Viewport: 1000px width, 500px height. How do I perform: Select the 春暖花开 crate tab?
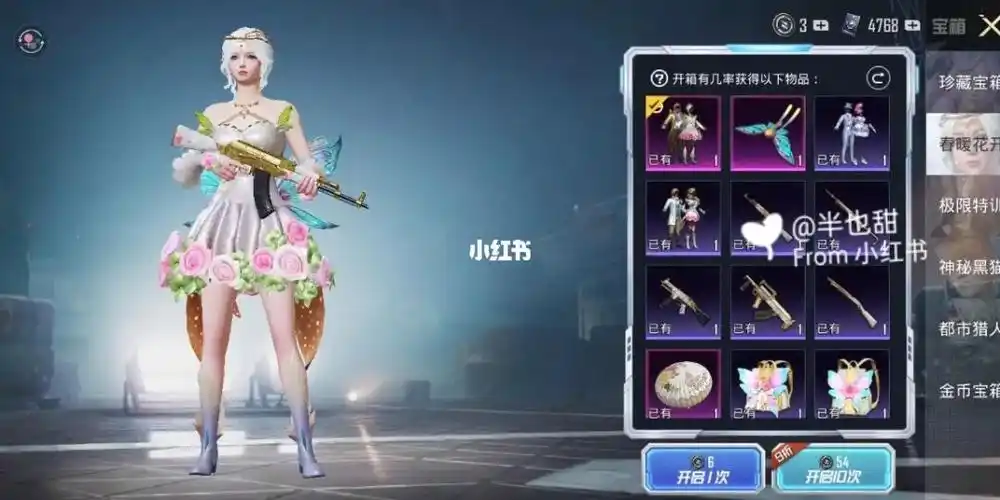pyautogui.click(x=966, y=145)
